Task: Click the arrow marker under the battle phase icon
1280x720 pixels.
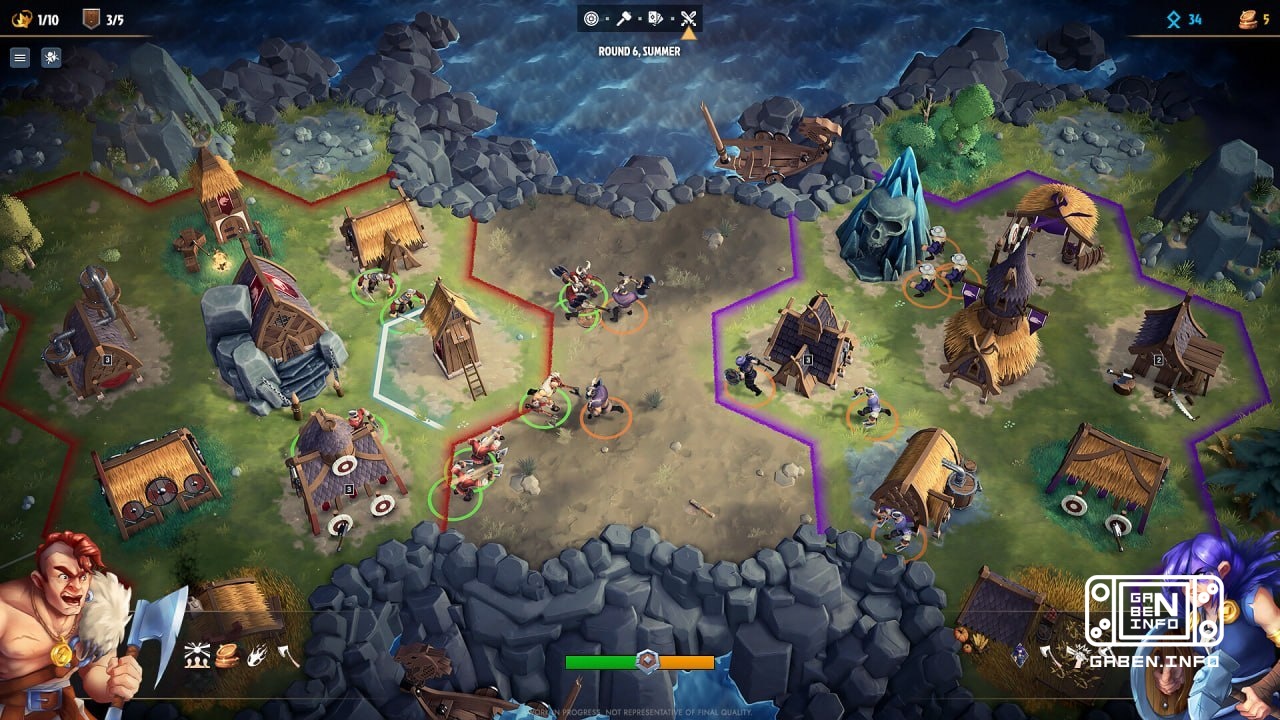Action: (x=688, y=32)
